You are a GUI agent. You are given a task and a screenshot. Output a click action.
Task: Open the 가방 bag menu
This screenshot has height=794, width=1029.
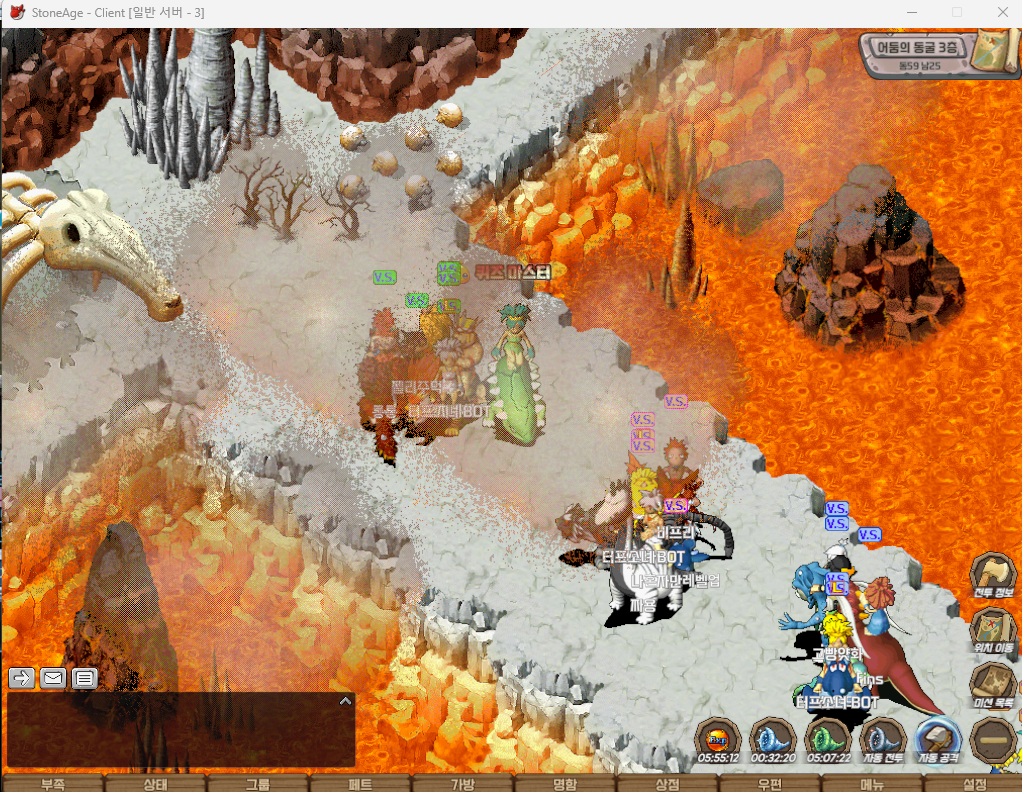pyautogui.click(x=462, y=785)
